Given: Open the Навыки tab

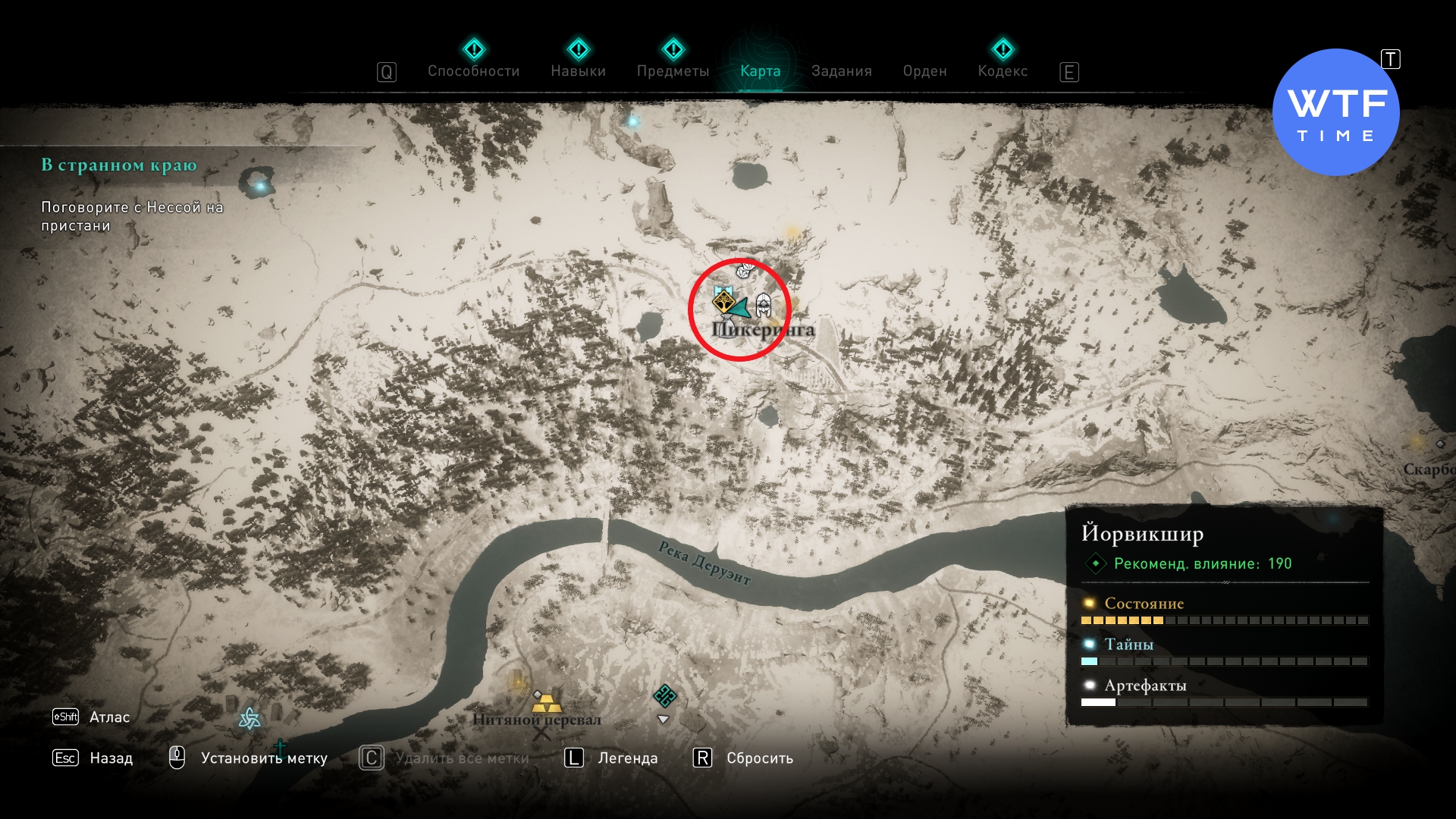Looking at the screenshot, I should [x=578, y=71].
